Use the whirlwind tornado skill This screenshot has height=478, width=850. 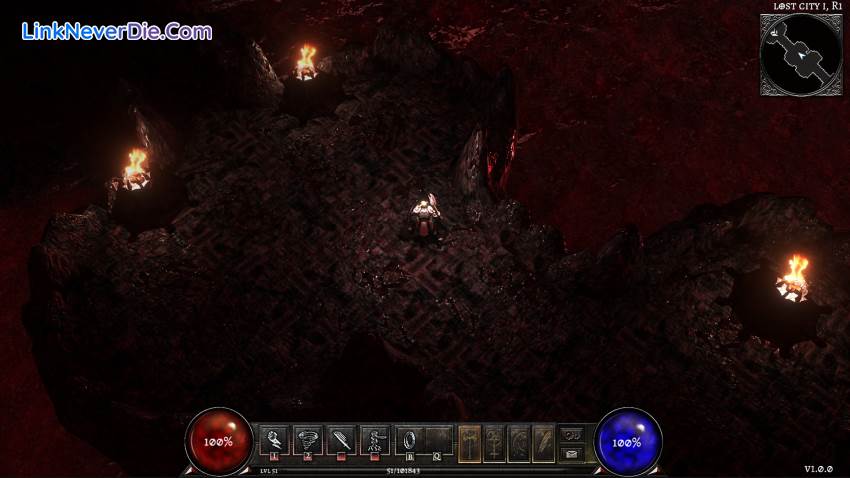tap(307, 440)
